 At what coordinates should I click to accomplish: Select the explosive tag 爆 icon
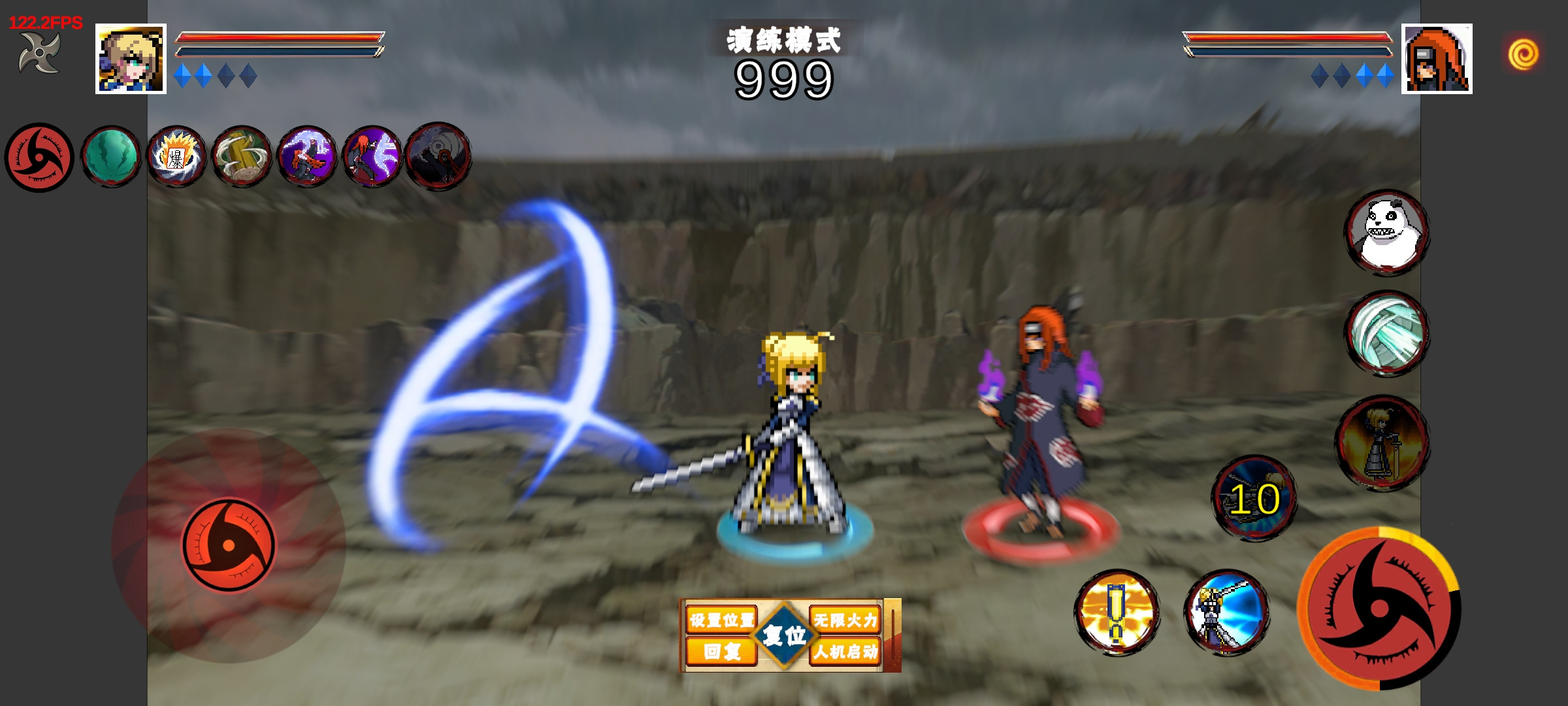176,157
